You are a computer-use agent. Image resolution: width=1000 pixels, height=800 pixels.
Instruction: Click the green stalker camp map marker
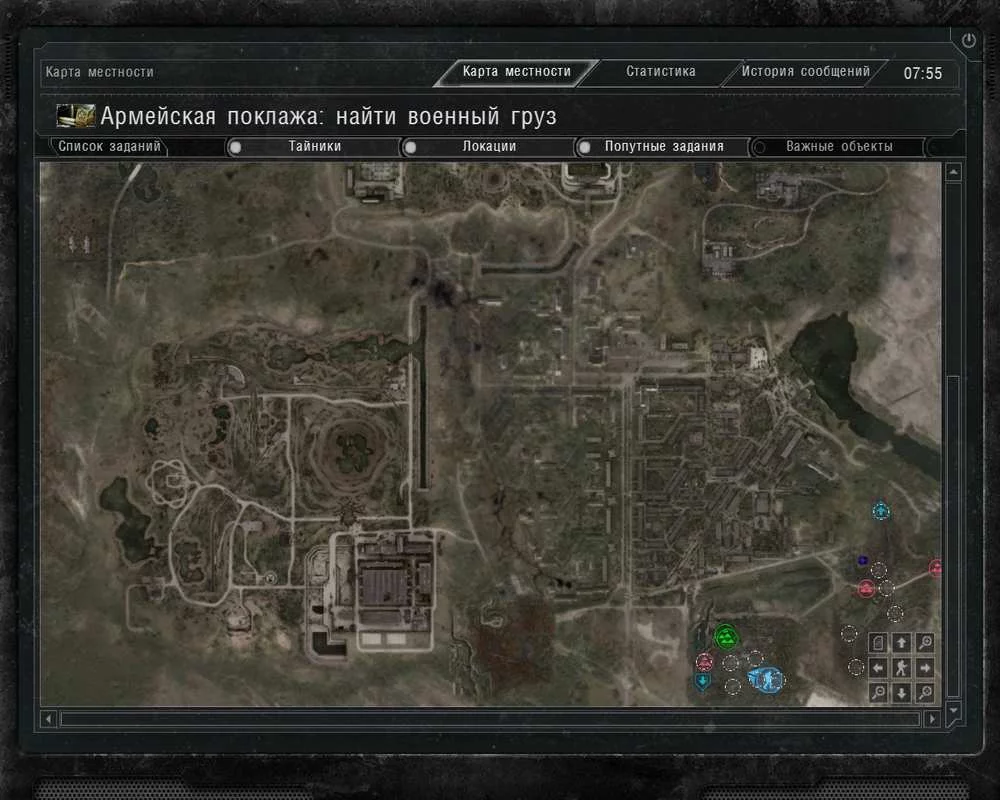pos(725,635)
